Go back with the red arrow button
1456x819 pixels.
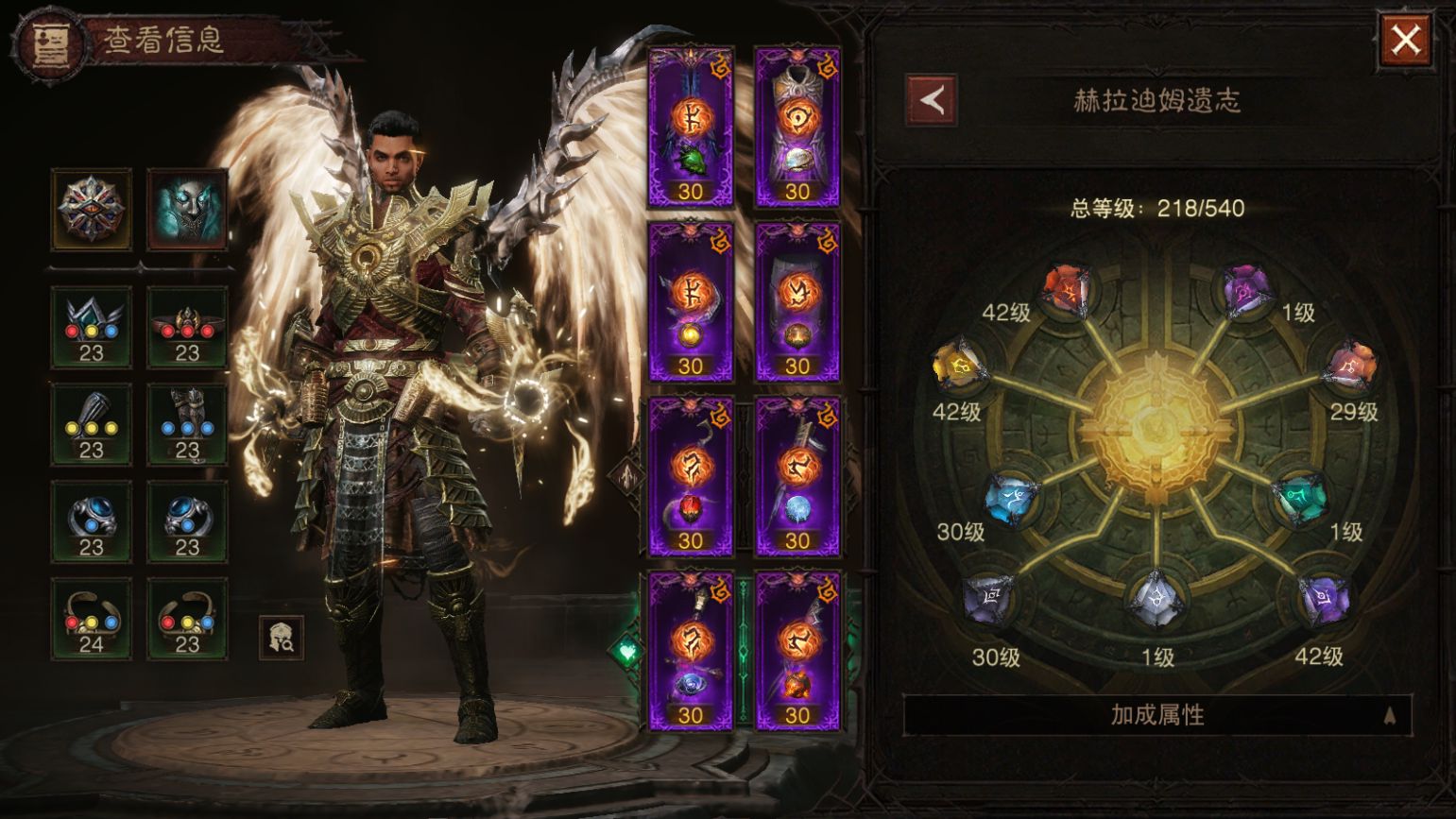(932, 100)
